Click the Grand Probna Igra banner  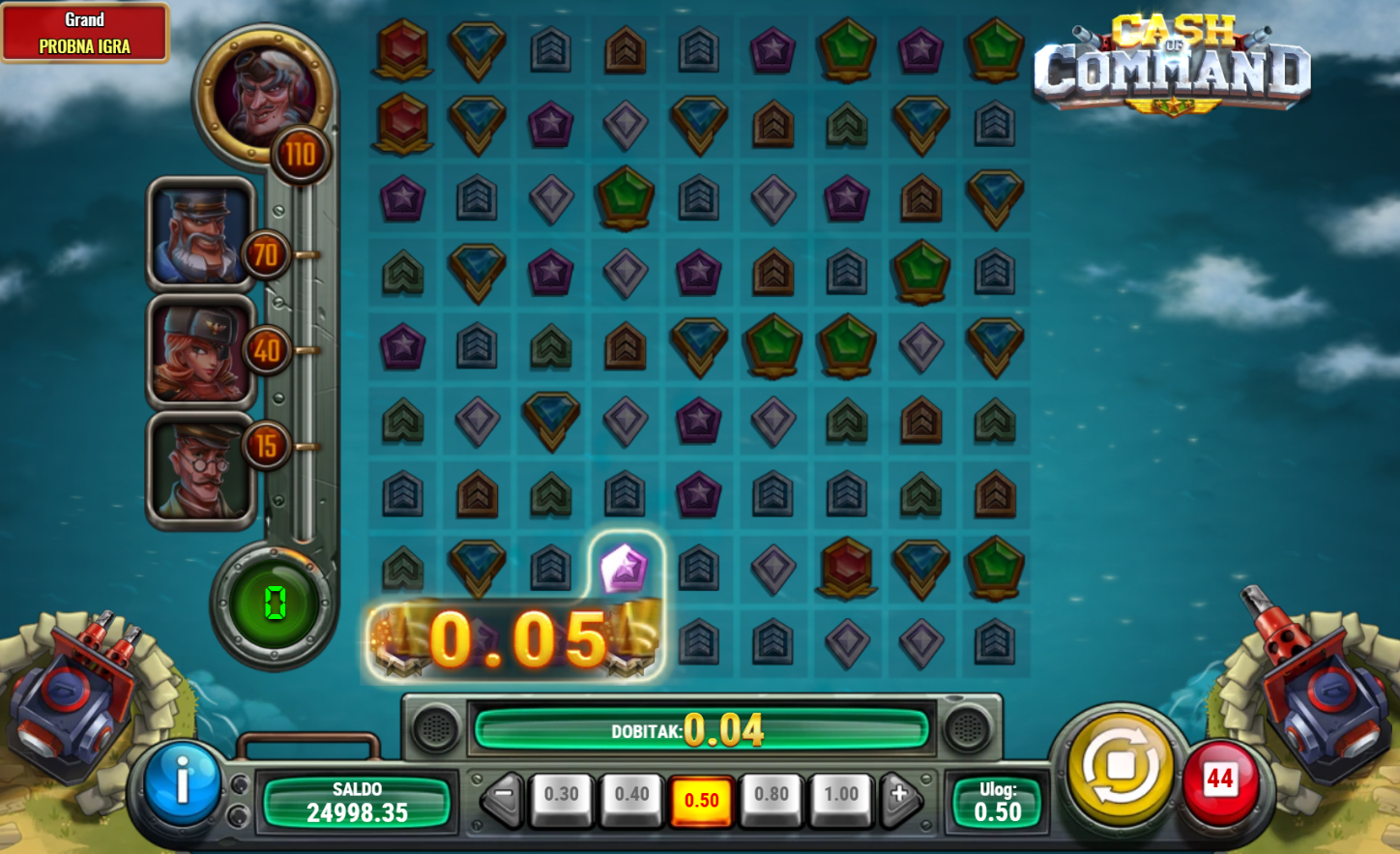pos(85,33)
